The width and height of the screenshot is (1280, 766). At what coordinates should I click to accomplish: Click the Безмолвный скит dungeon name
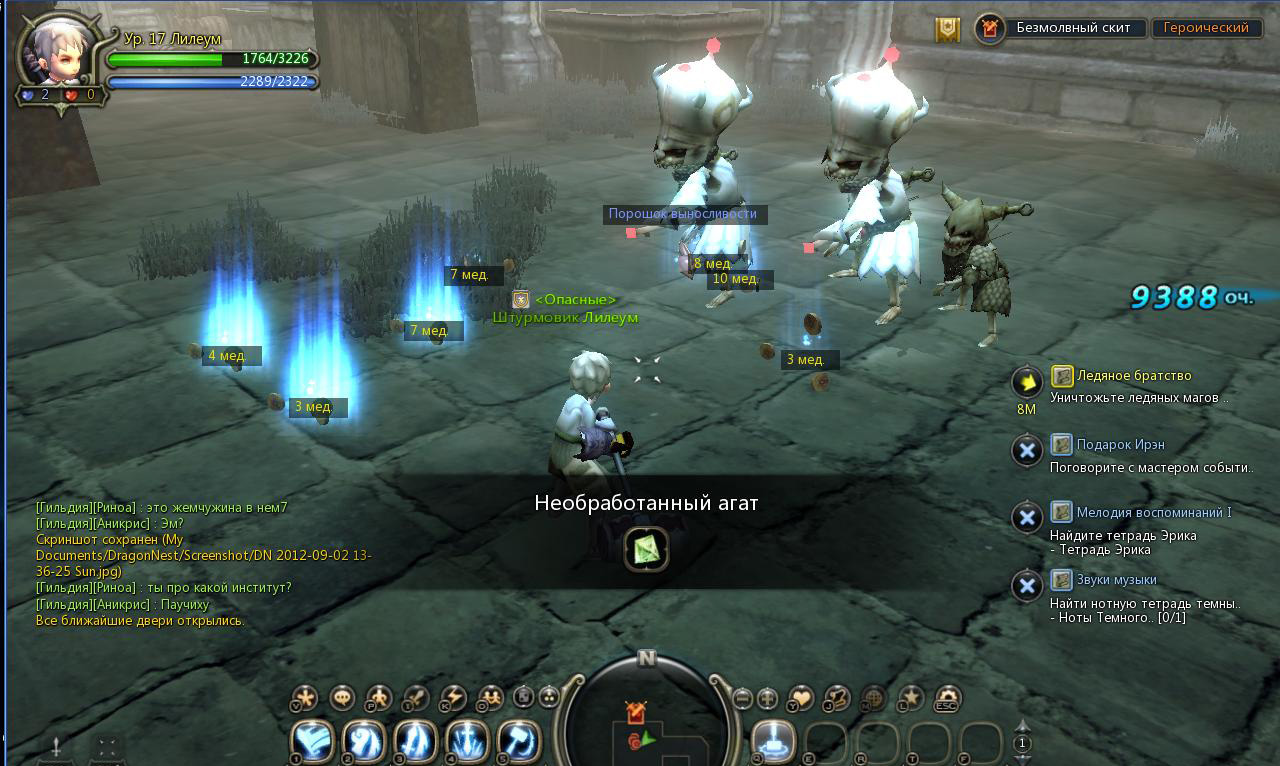click(x=1073, y=28)
